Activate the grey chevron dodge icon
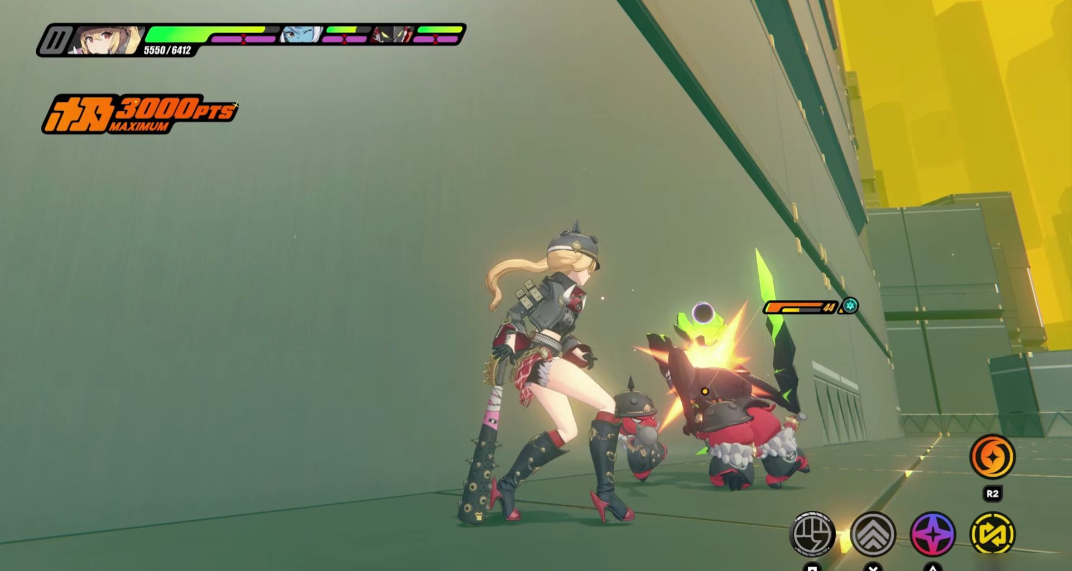Viewport: 1072px width, 571px height. click(x=873, y=533)
